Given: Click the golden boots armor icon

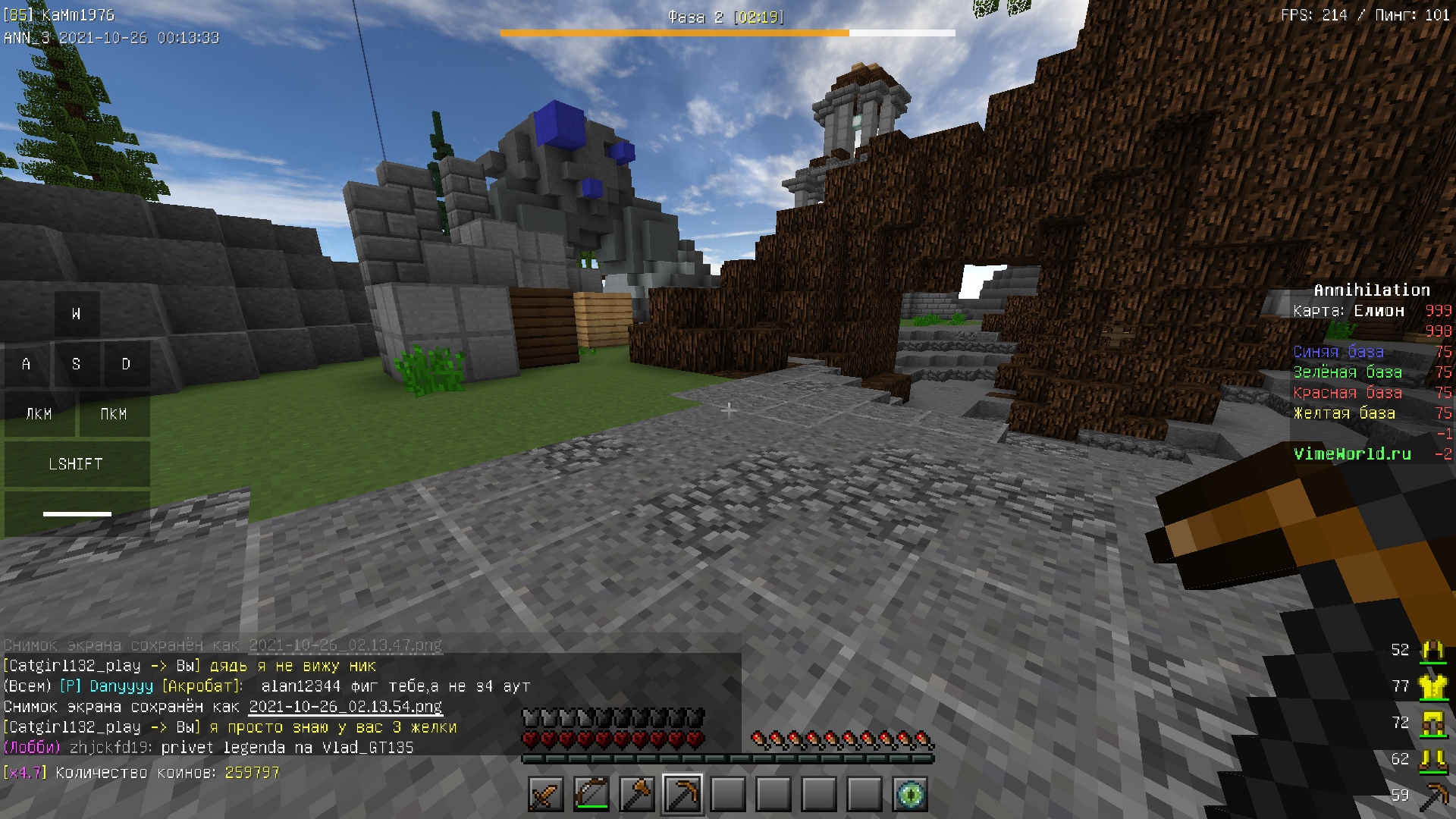Looking at the screenshot, I should tap(1432, 759).
